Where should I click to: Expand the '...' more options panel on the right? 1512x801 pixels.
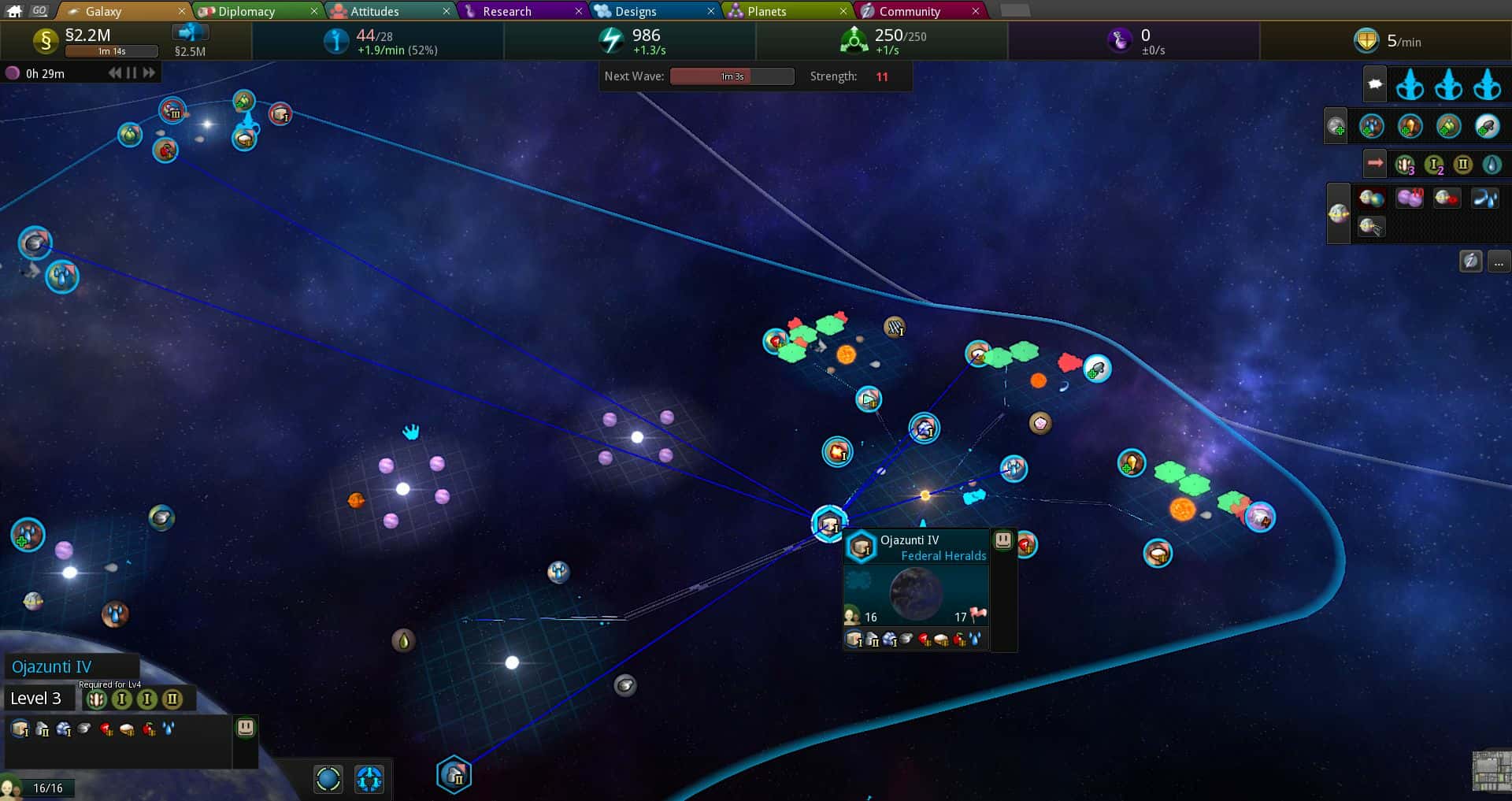pyautogui.click(x=1498, y=262)
